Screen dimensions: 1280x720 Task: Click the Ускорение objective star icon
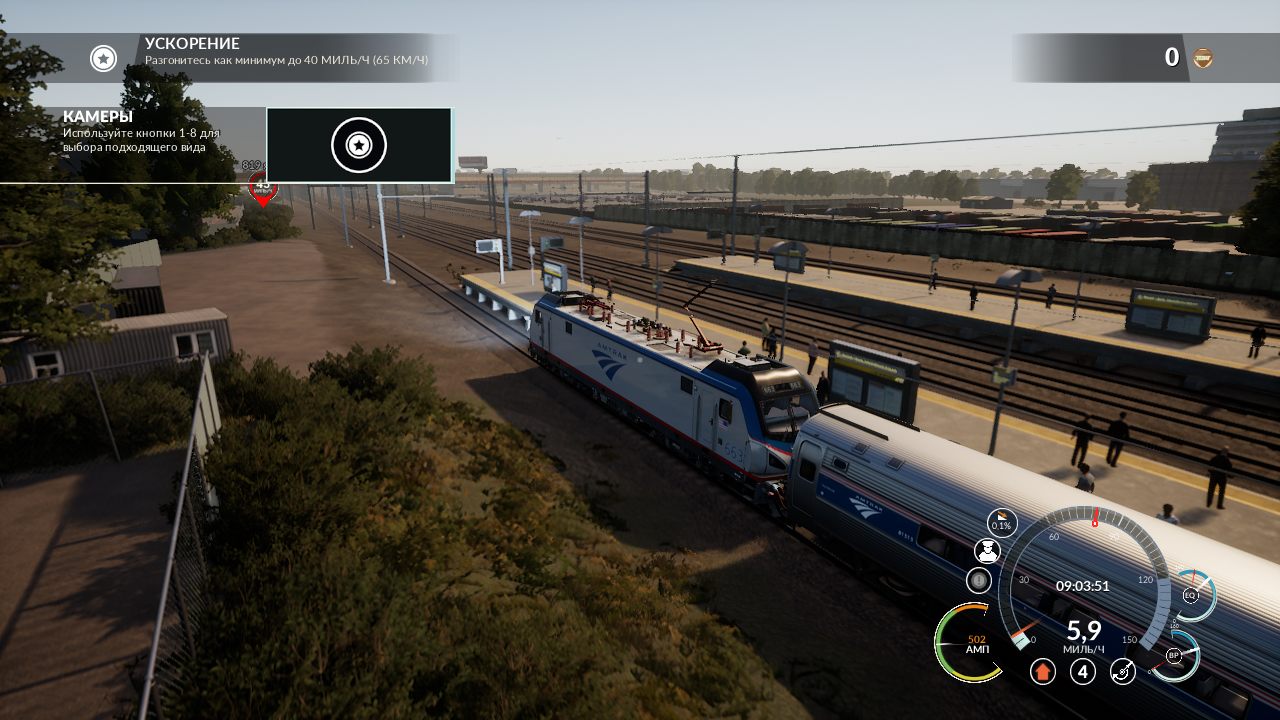pos(103,58)
